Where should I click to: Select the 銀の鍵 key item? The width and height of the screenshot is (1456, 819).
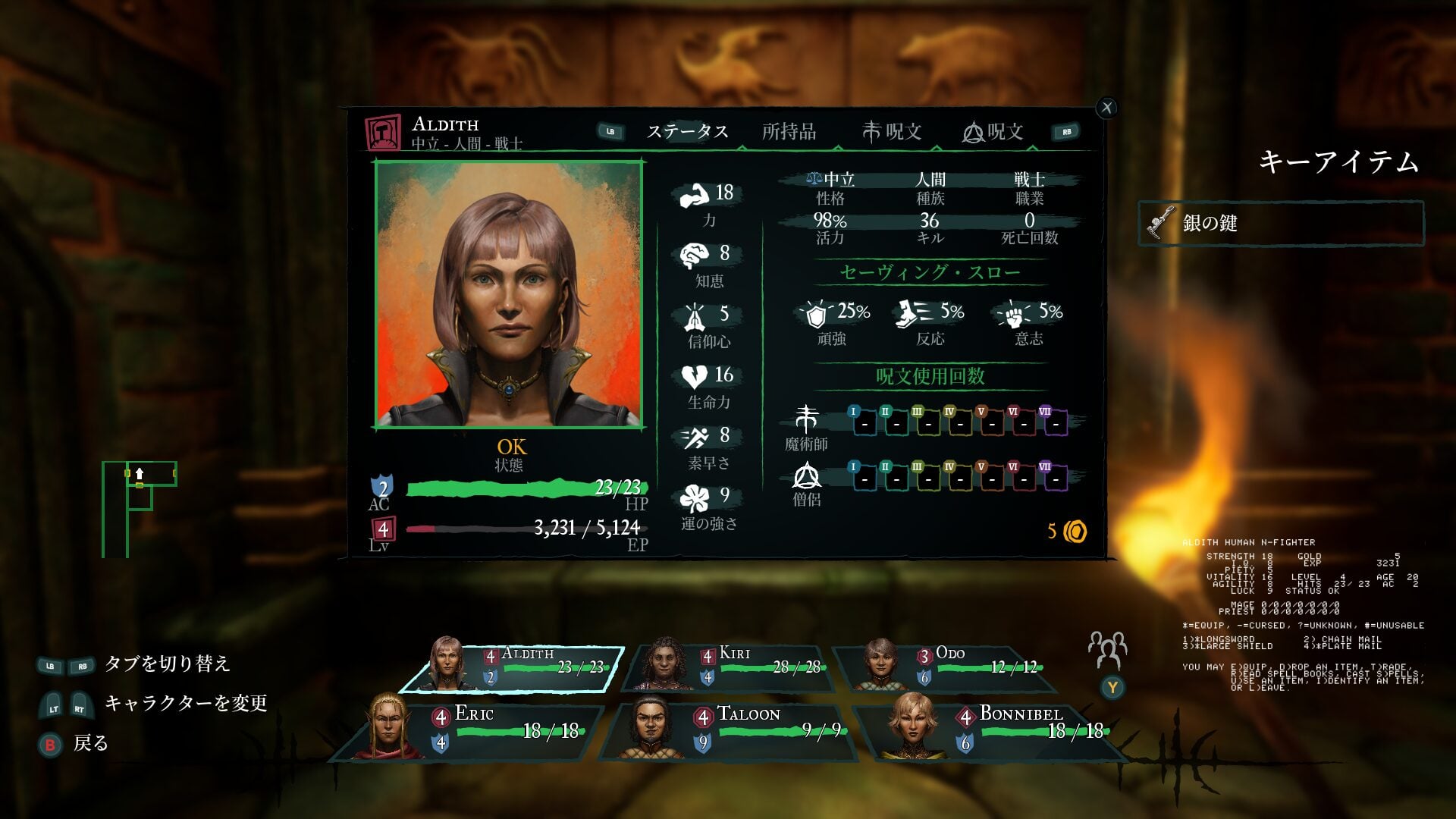click(x=1281, y=223)
